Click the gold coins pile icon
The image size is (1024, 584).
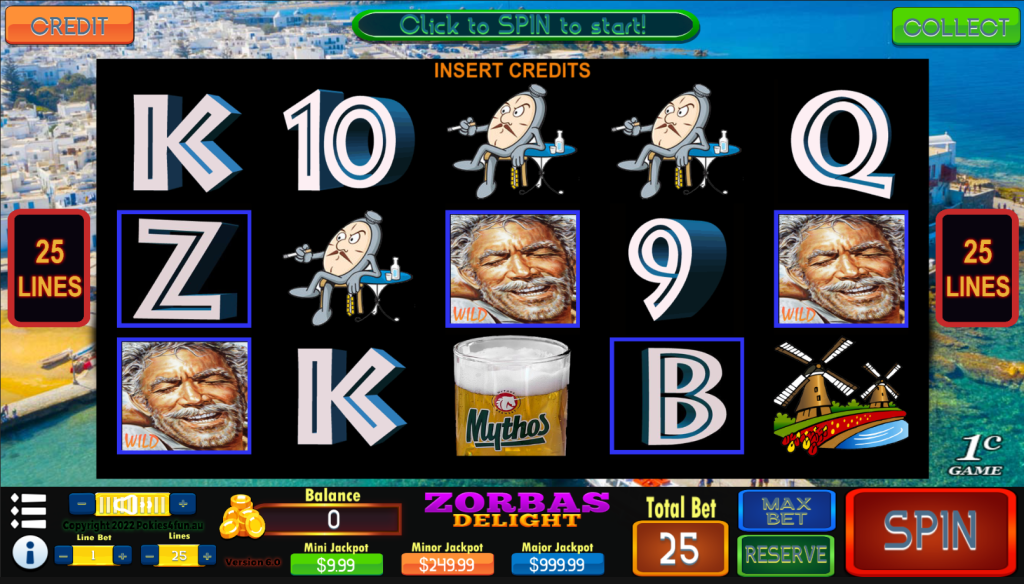[241, 517]
